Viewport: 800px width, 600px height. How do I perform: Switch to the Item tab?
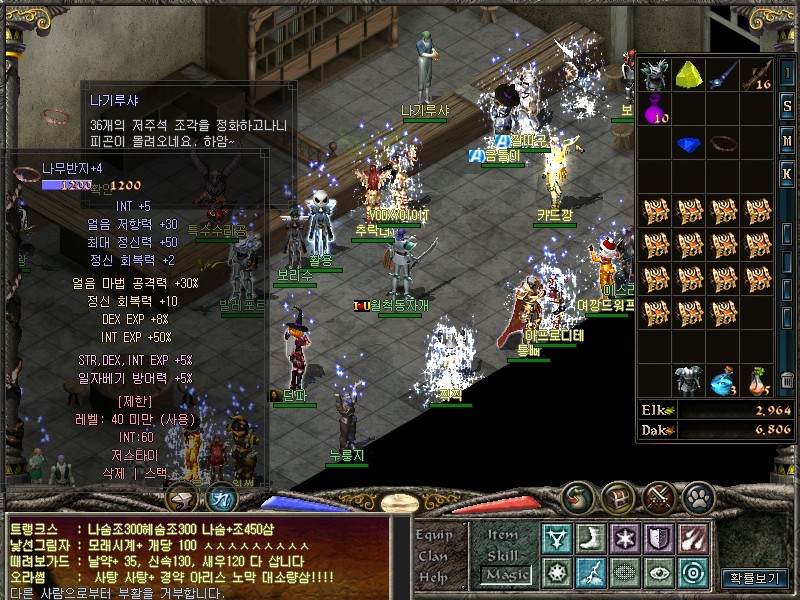point(503,535)
